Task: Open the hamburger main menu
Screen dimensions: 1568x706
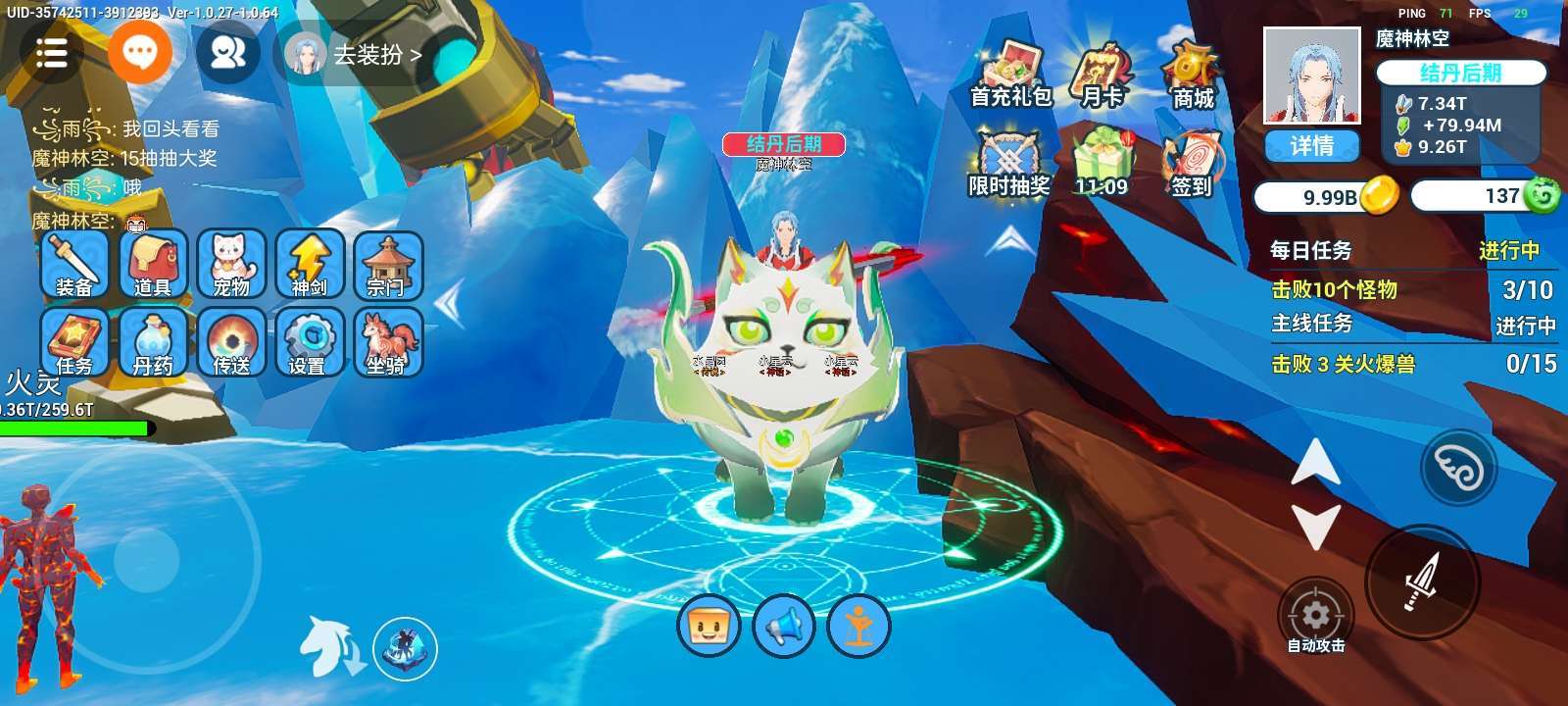Action: [51, 53]
